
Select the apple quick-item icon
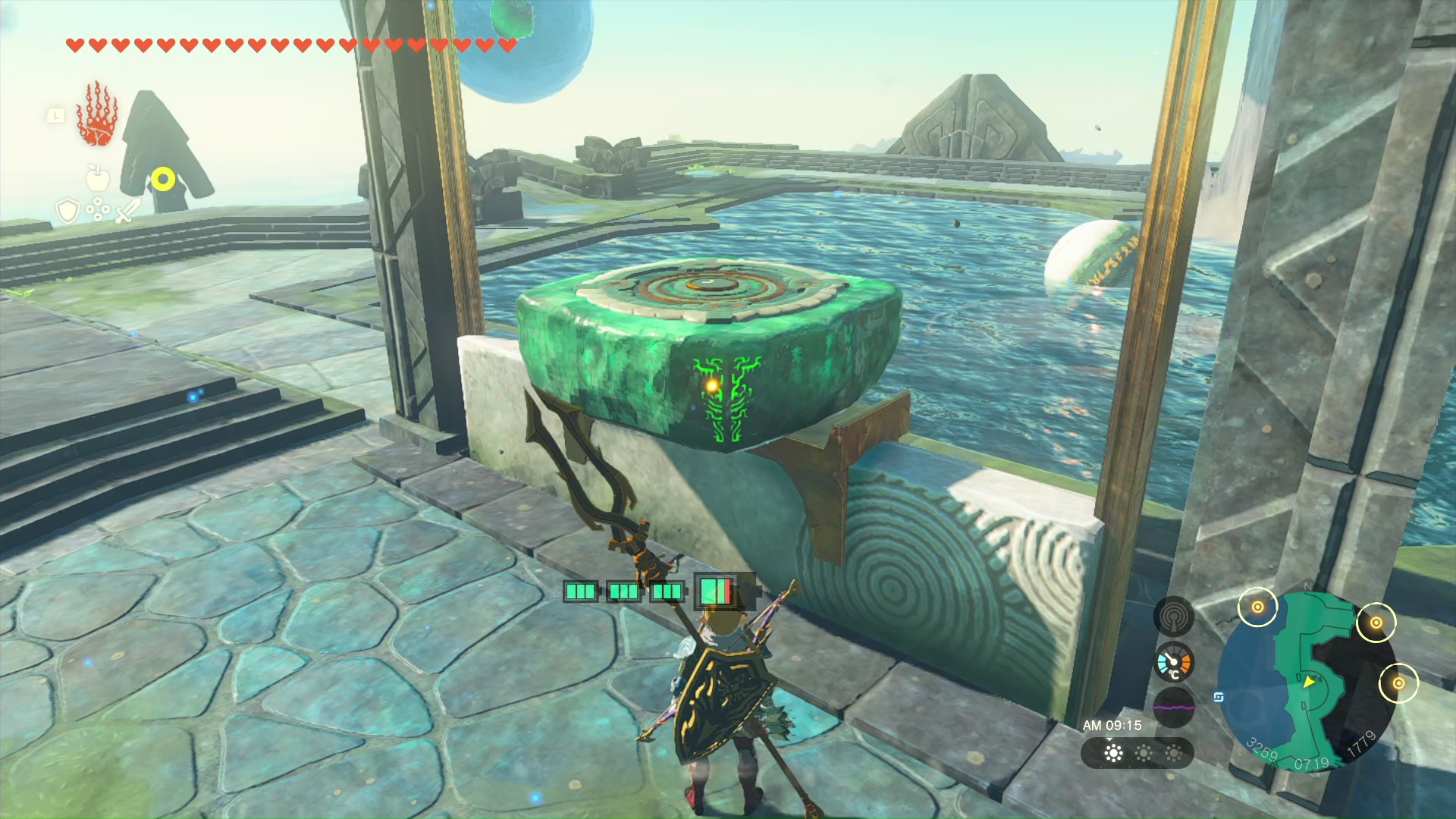click(x=97, y=178)
